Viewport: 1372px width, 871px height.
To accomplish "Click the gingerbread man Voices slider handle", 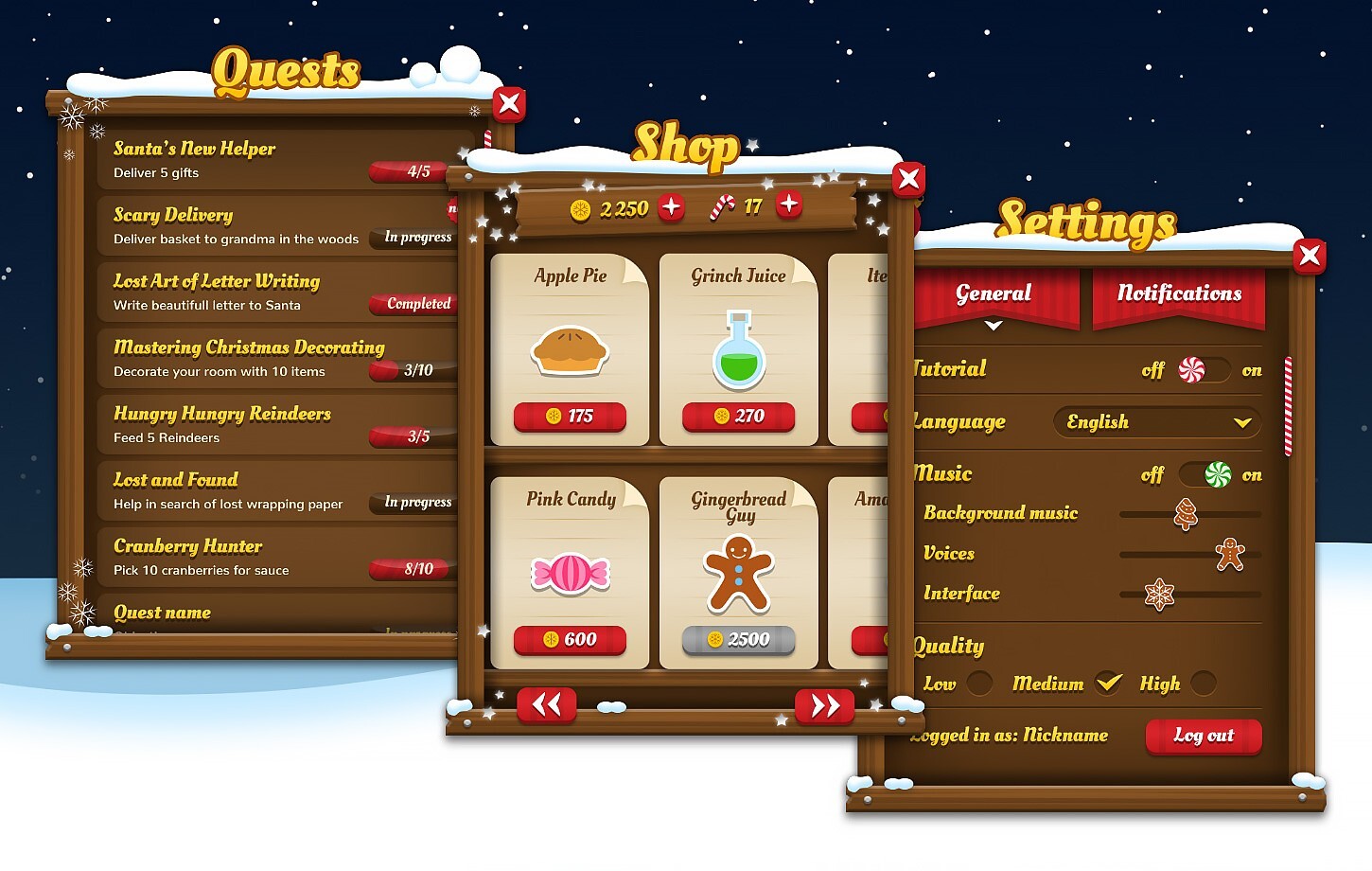I will point(1228,554).
